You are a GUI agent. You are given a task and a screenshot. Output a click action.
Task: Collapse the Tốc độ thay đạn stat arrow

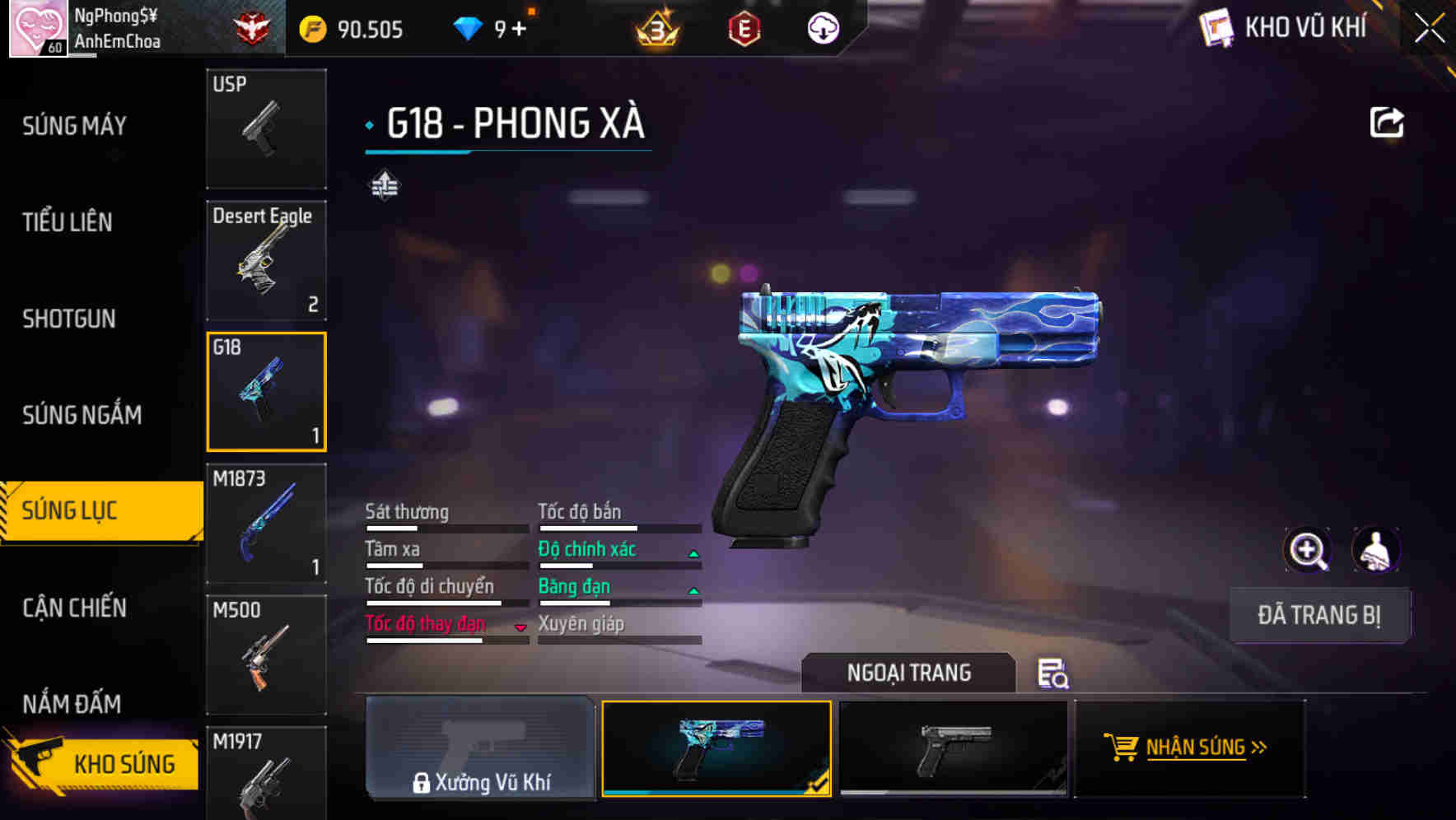coord(520,627)
